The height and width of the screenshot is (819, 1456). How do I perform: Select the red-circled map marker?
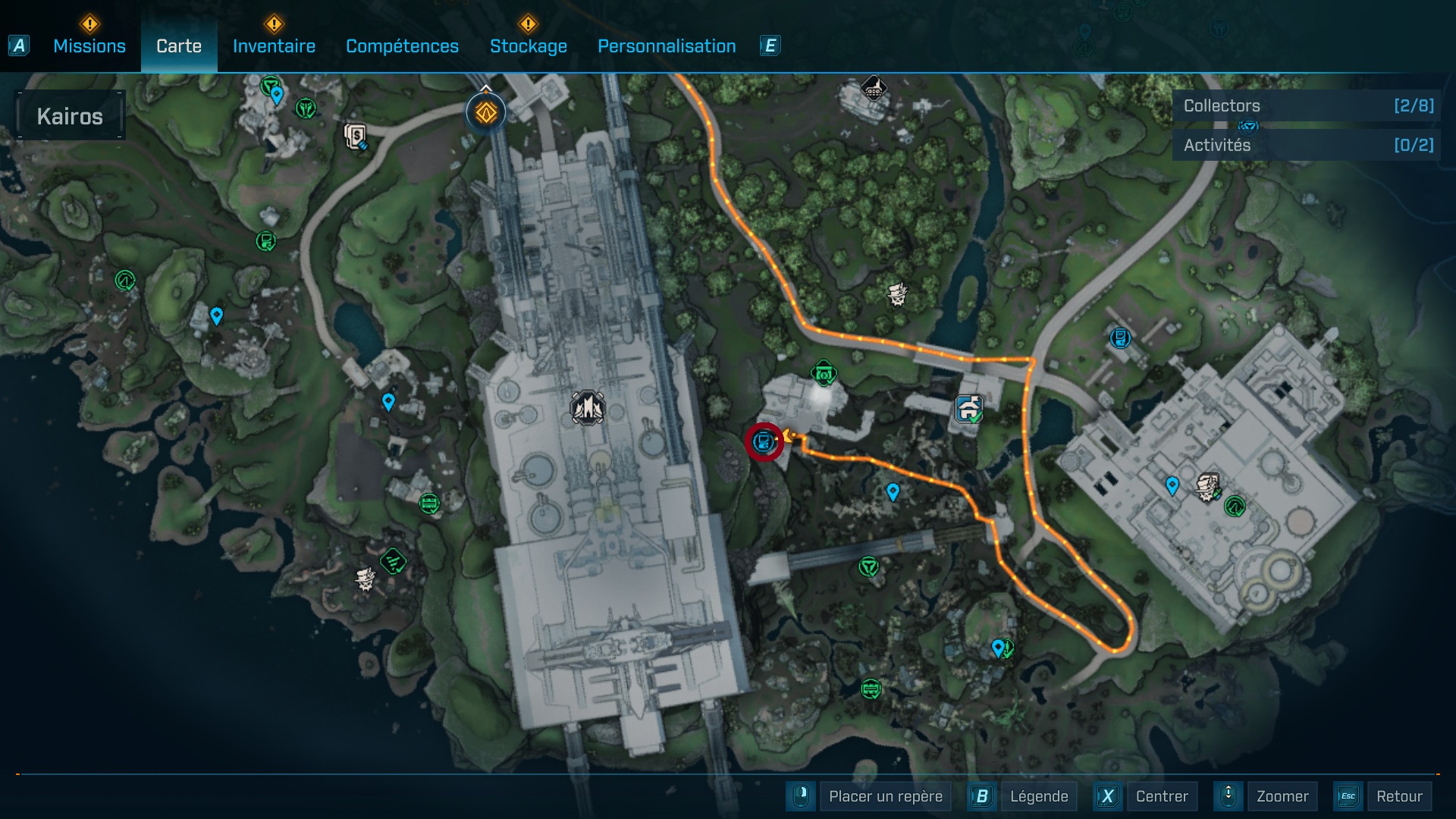[764, 442]
